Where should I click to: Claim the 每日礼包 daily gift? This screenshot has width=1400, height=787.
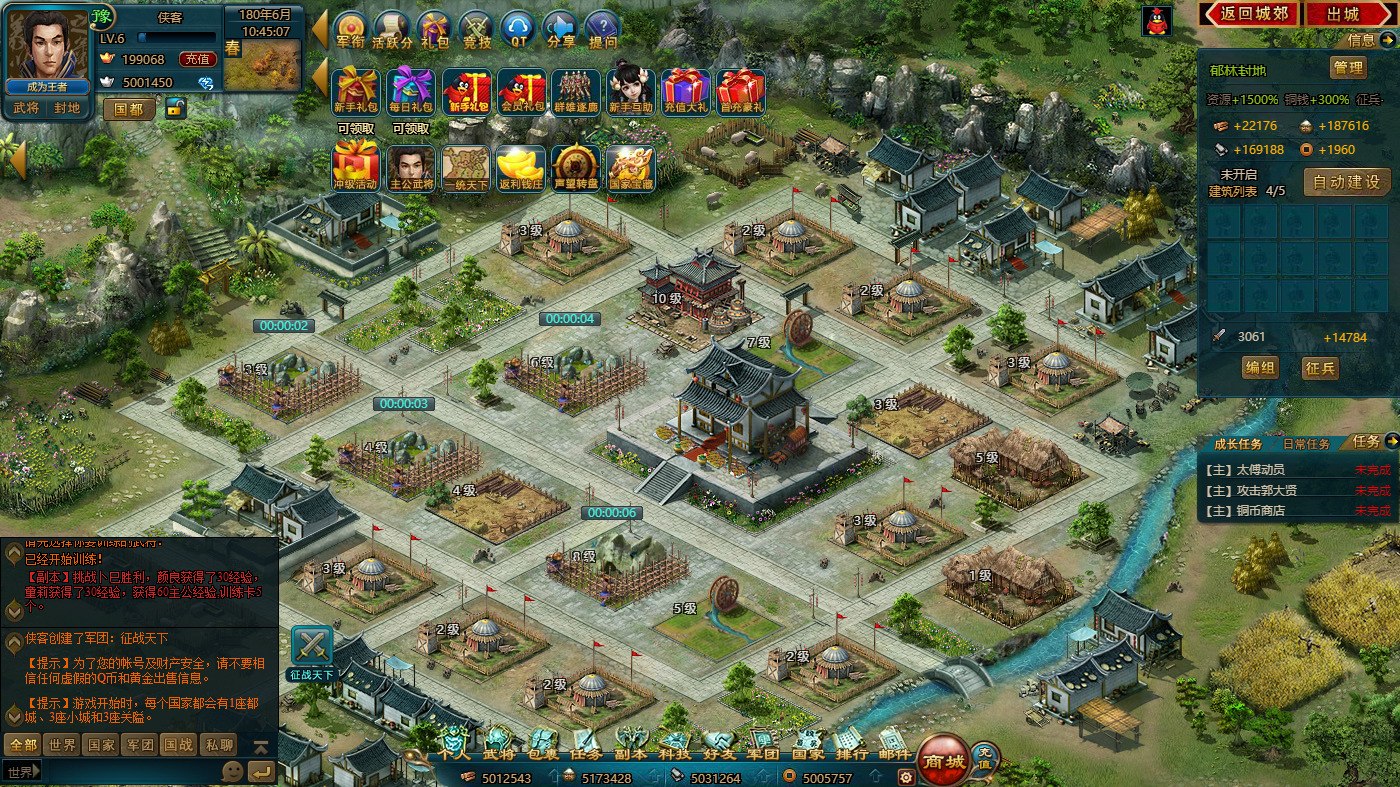pos(410,93)
